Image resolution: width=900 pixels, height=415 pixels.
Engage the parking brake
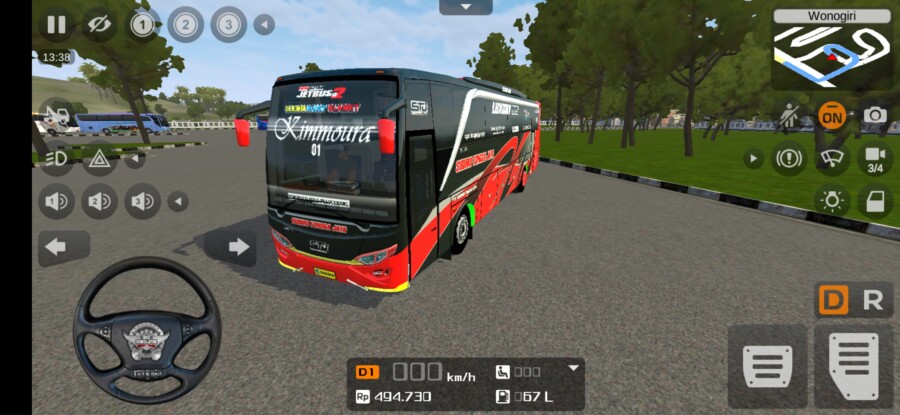[x=788, y=158]
